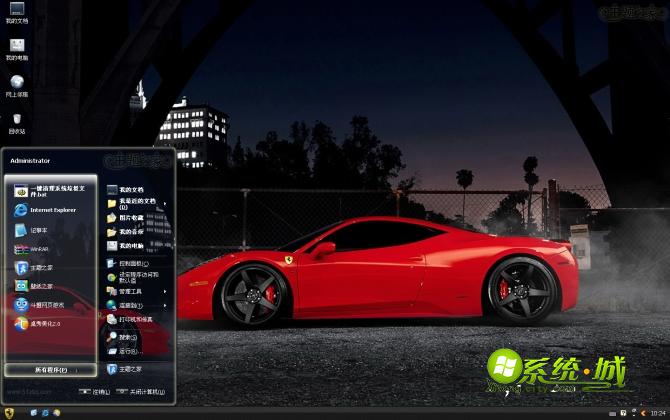The height and width of the screenshot is (420, 670).
Task: Select the My Computer desktop icon
Action: pos(16,48)
